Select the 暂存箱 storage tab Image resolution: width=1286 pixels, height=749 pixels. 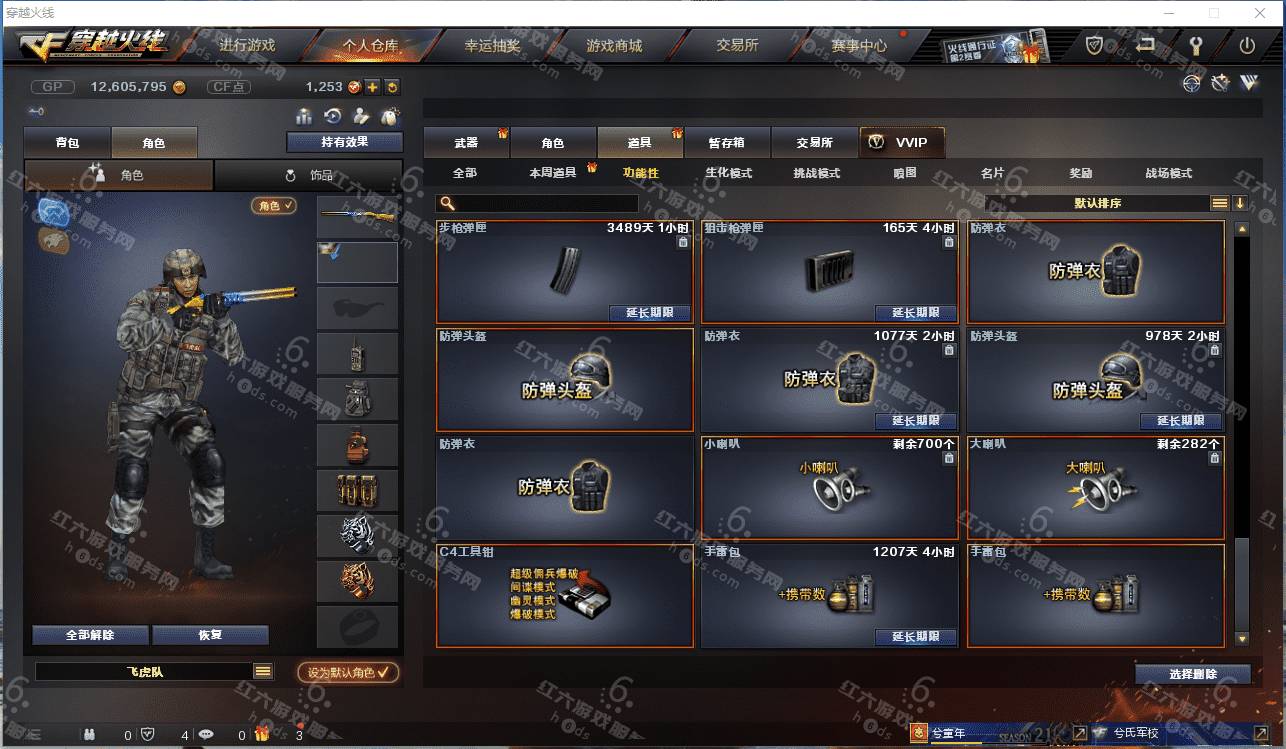(x=727, y=143)
